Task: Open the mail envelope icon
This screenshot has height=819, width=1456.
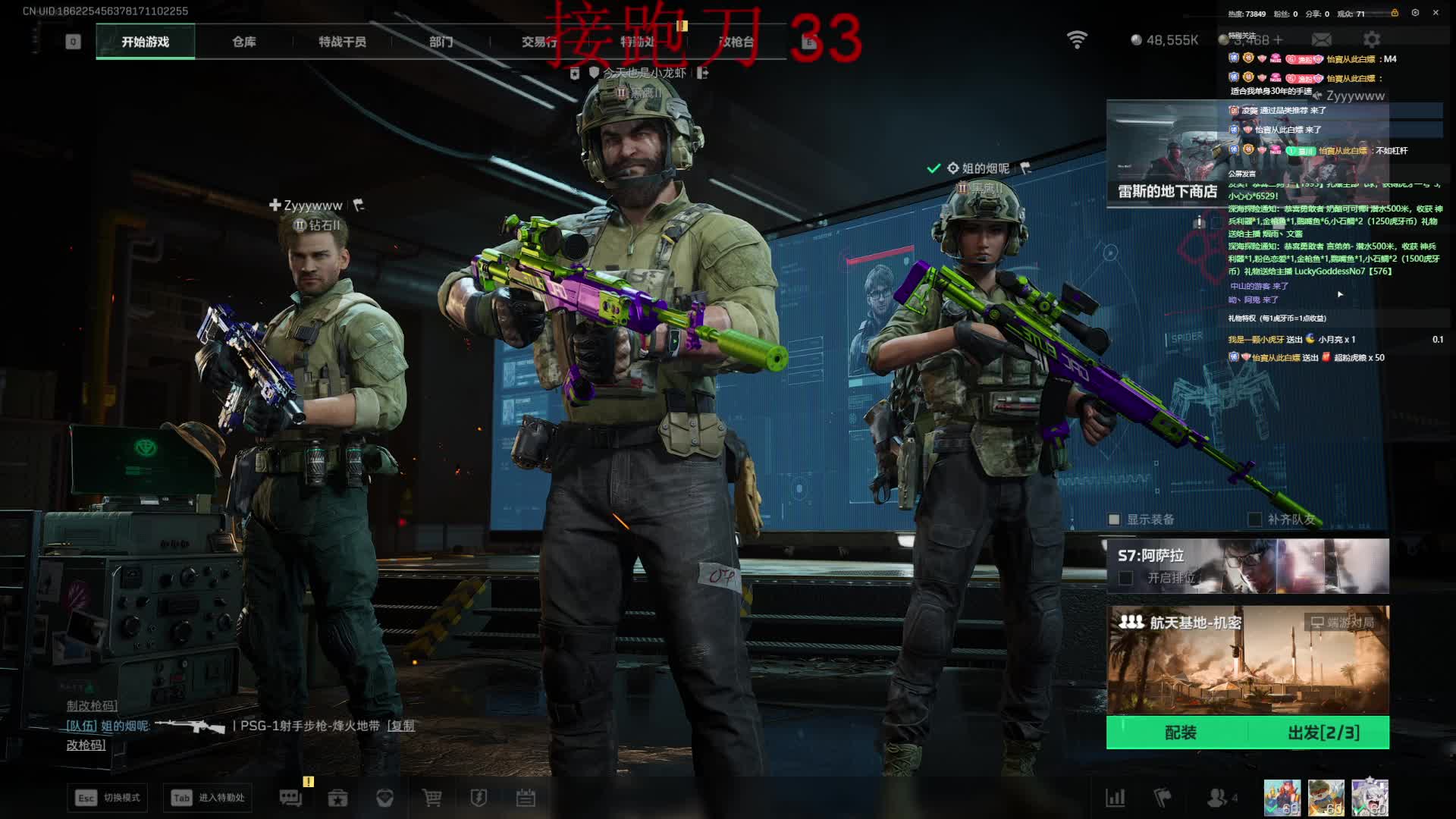Action: click(x=1322, y=39)
